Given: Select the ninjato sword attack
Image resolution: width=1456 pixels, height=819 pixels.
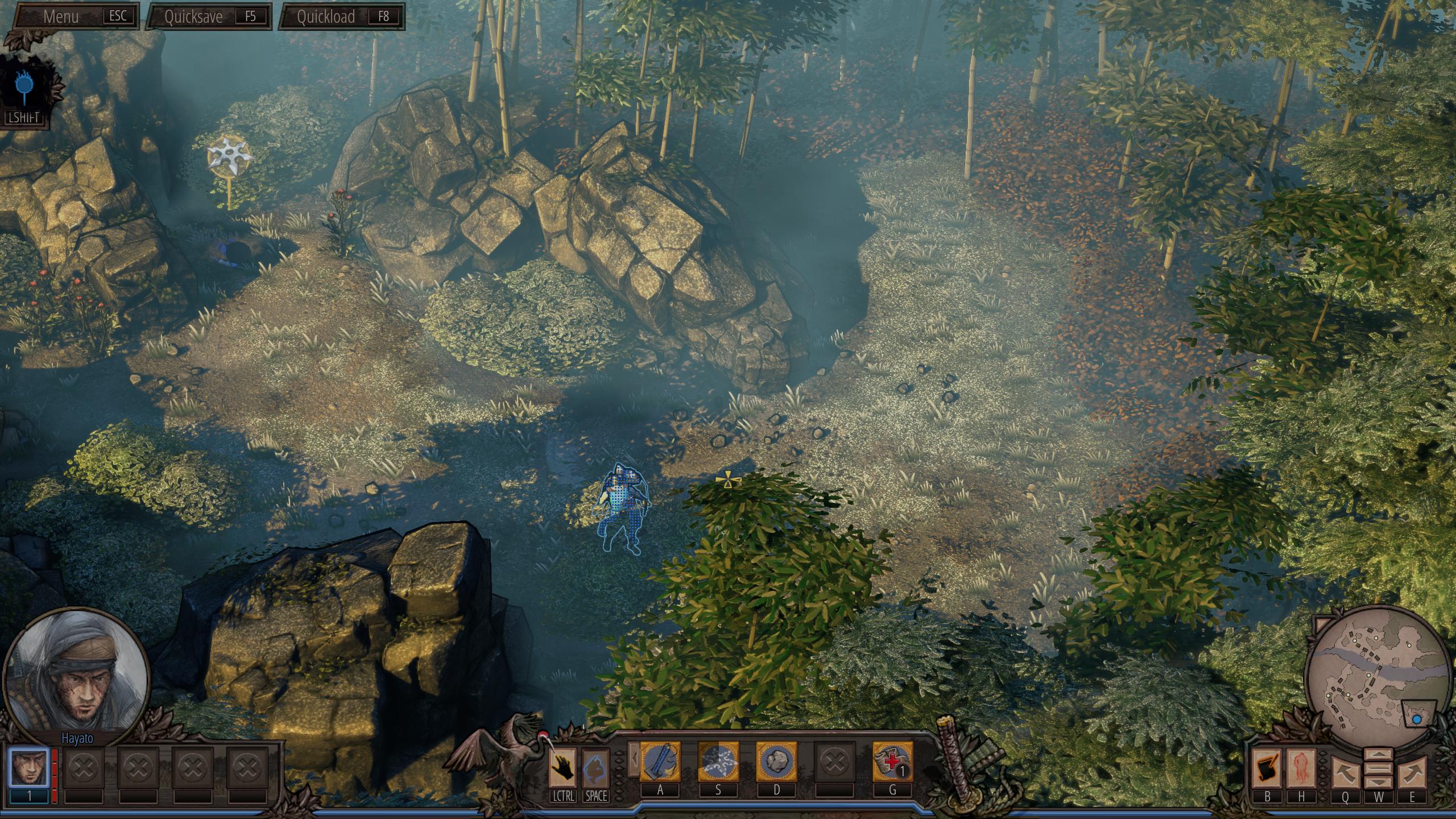Looking at the screenshot, I should pos(660,762).
